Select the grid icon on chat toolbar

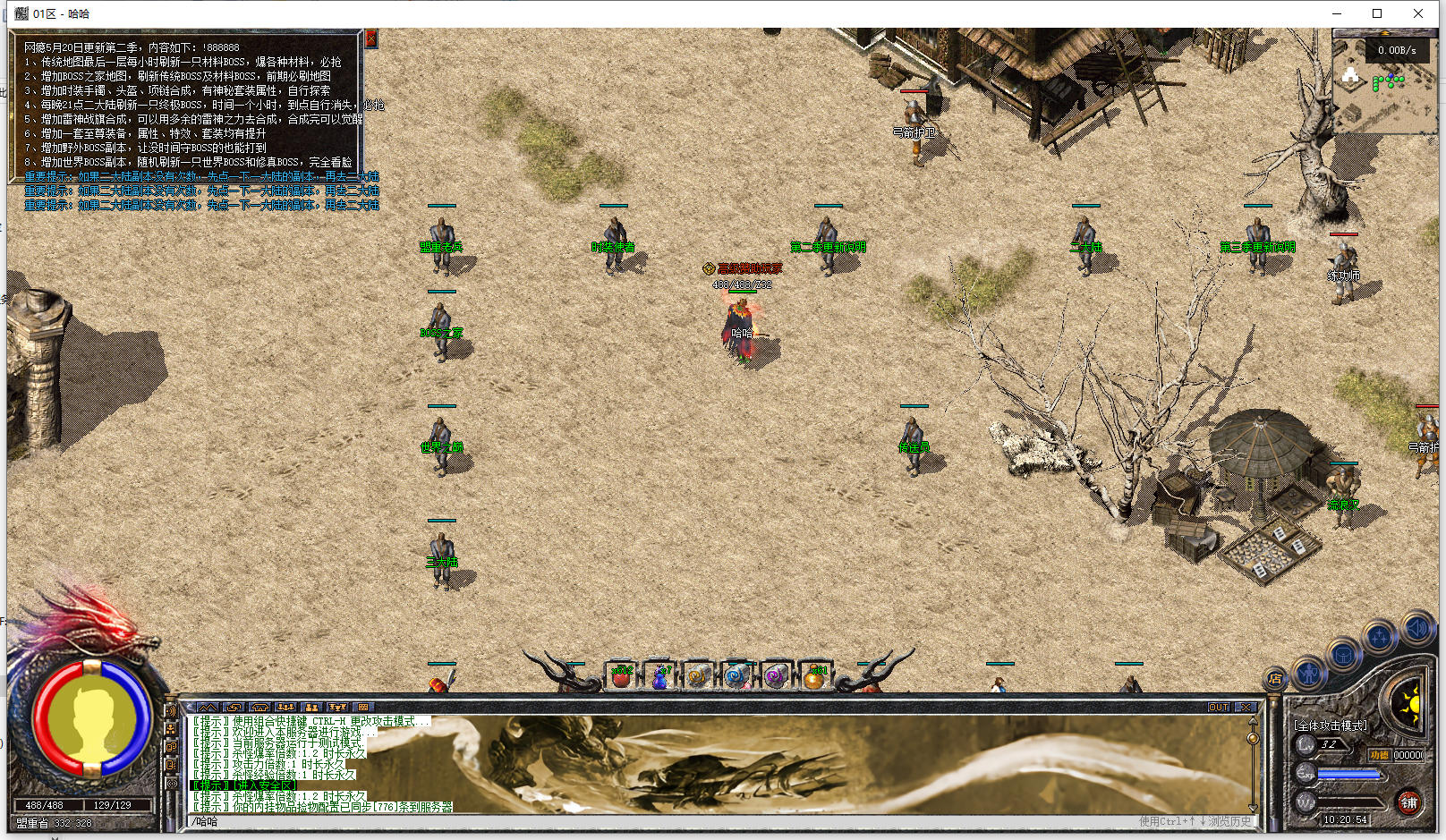coord(363,707)
